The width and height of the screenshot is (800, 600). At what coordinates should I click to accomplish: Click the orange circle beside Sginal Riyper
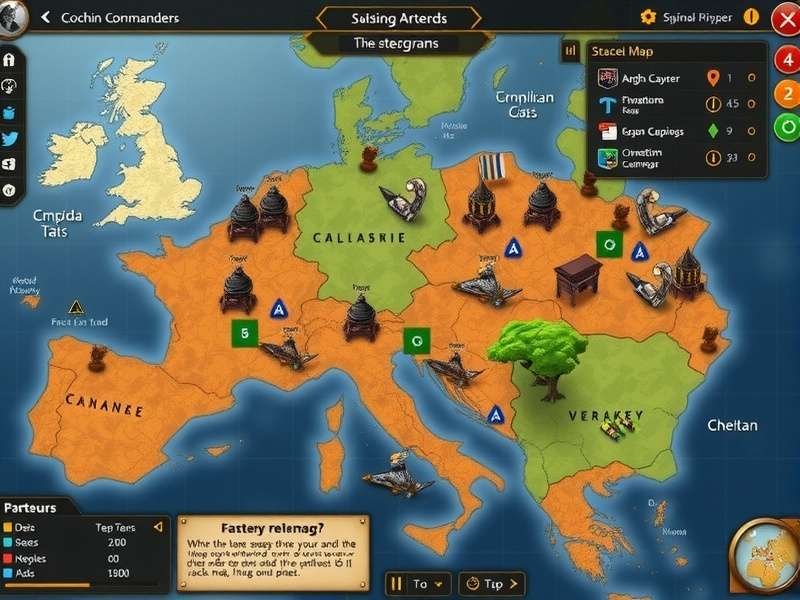[751, 17]
